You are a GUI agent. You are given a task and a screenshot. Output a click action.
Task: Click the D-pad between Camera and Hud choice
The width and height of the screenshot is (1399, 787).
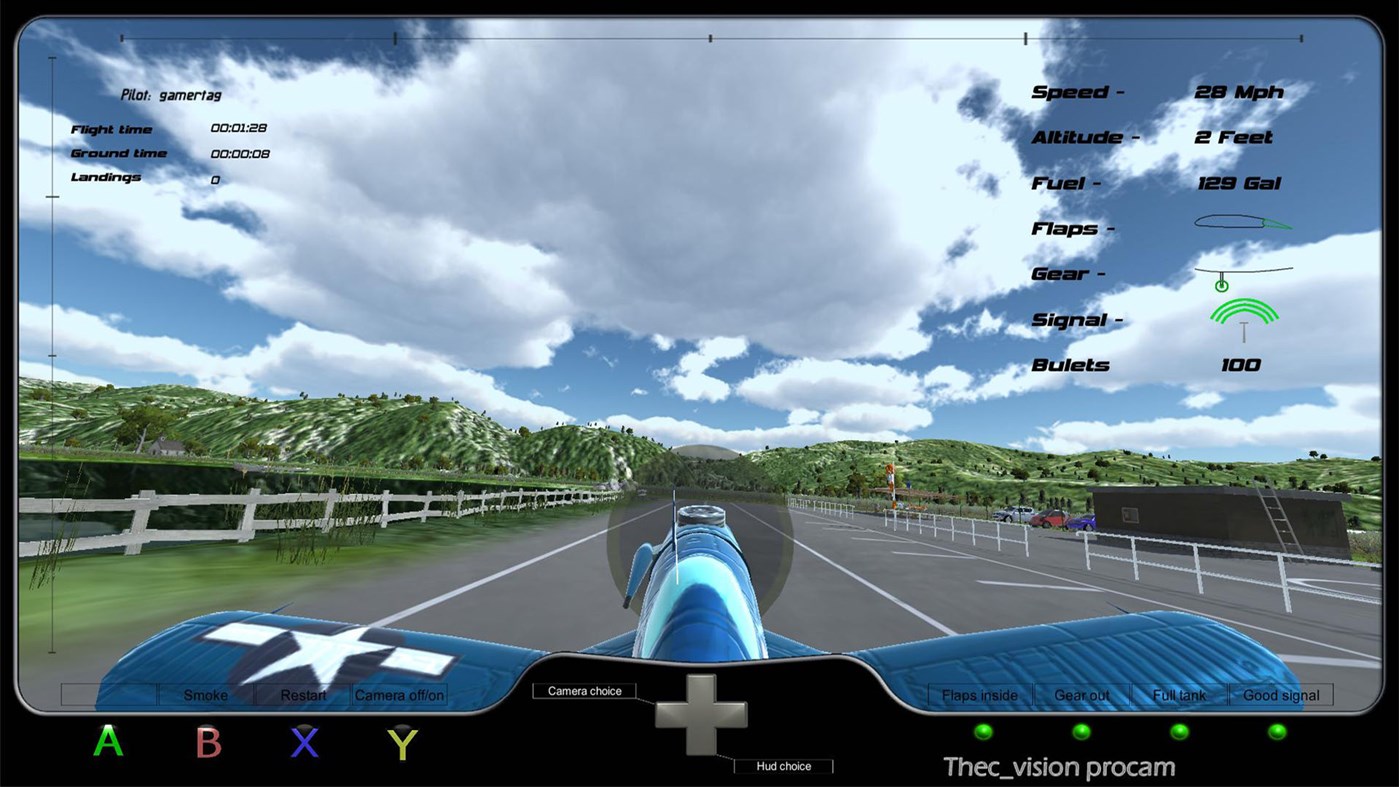pyautogui.click(x=703, y=717)
